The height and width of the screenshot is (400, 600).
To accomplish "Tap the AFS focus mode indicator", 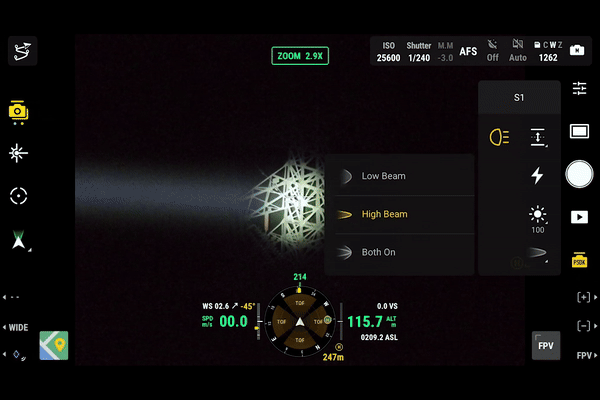I will pos(468,51).
